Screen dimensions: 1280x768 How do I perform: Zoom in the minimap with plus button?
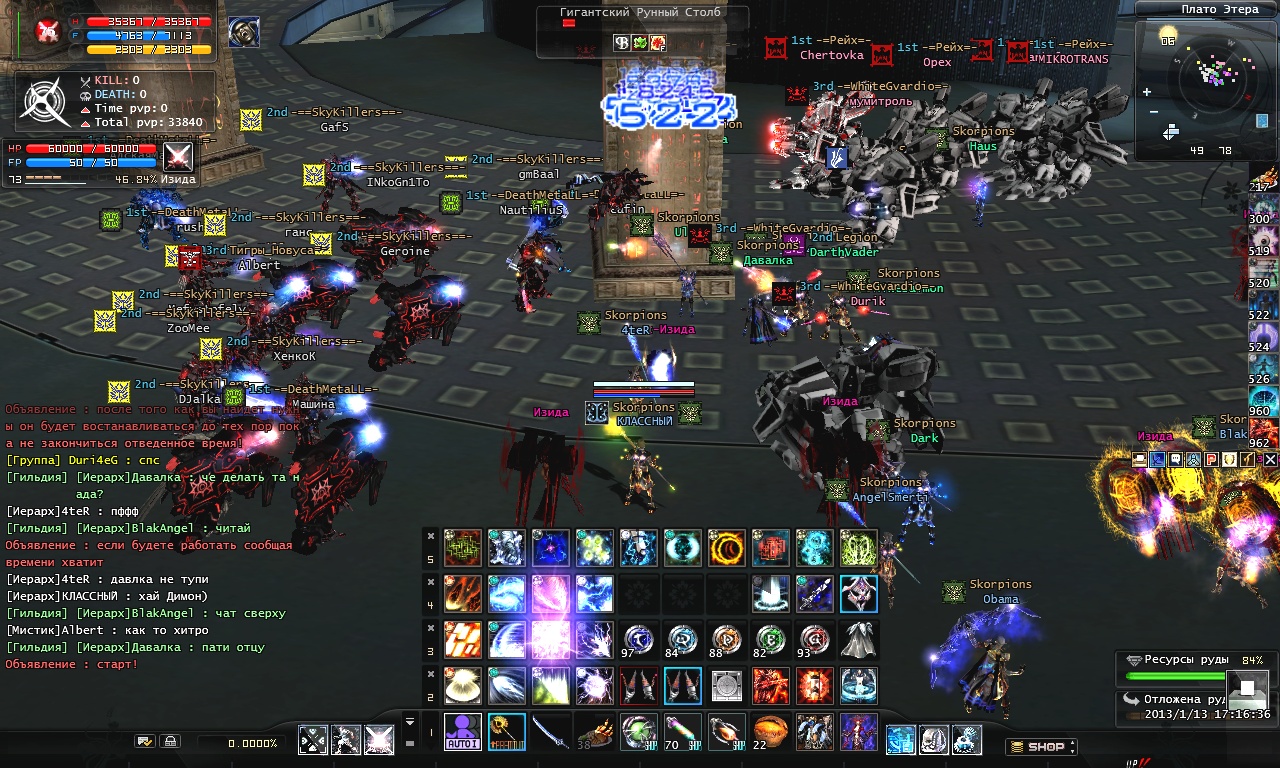point(1146,92)
